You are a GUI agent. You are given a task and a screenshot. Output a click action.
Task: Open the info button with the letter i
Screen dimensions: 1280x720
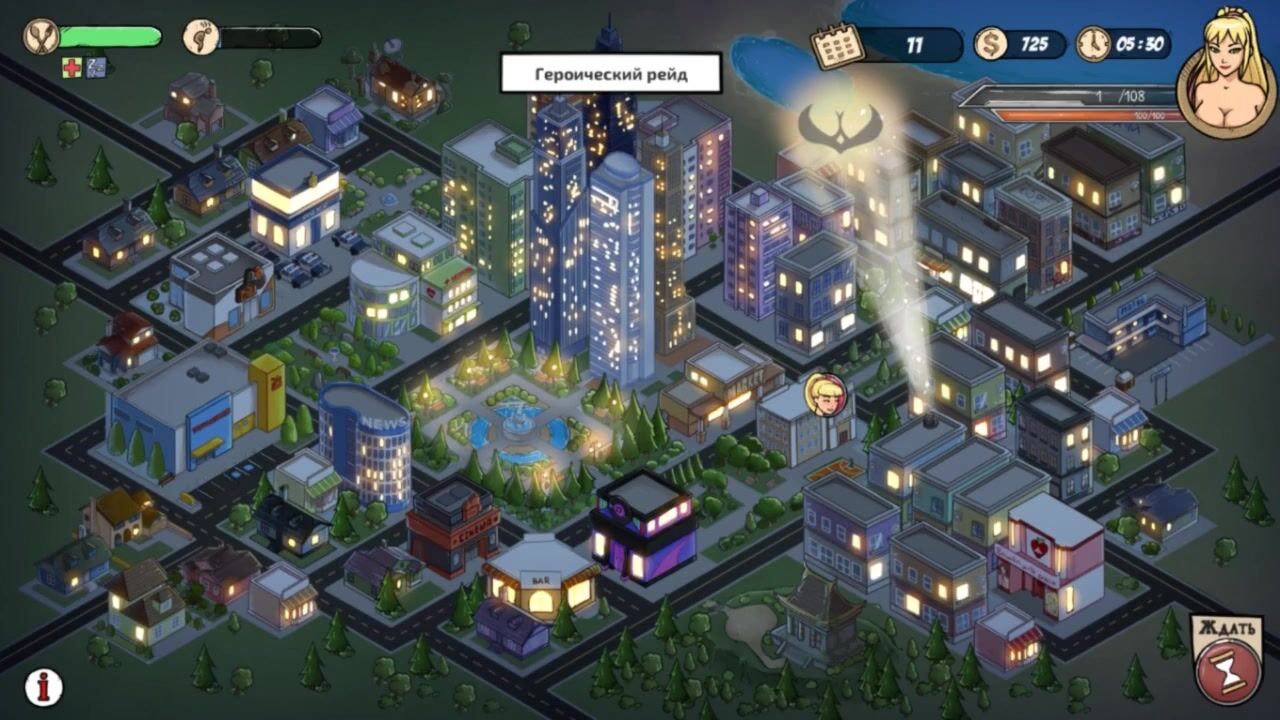43,686
